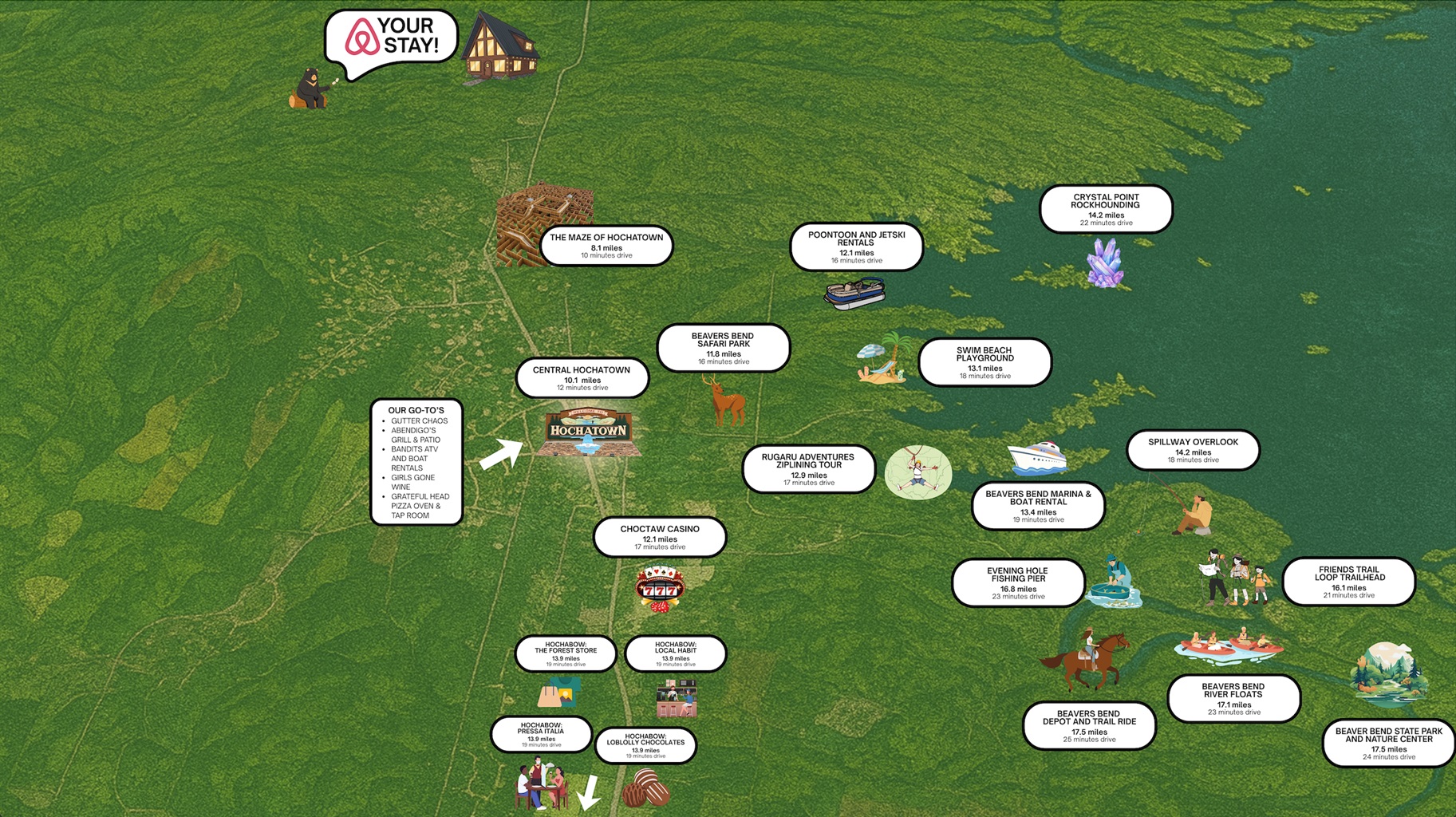Choose the Beavers Bend Safari Park label

[724, 348]
